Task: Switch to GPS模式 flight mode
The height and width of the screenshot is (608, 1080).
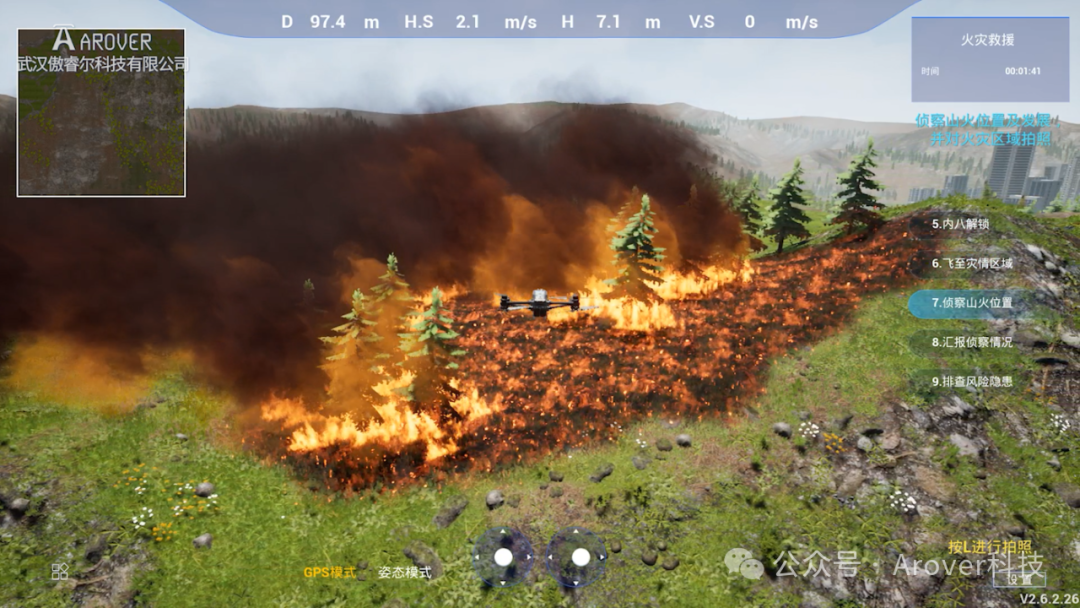Action: [x=330, y=572]
